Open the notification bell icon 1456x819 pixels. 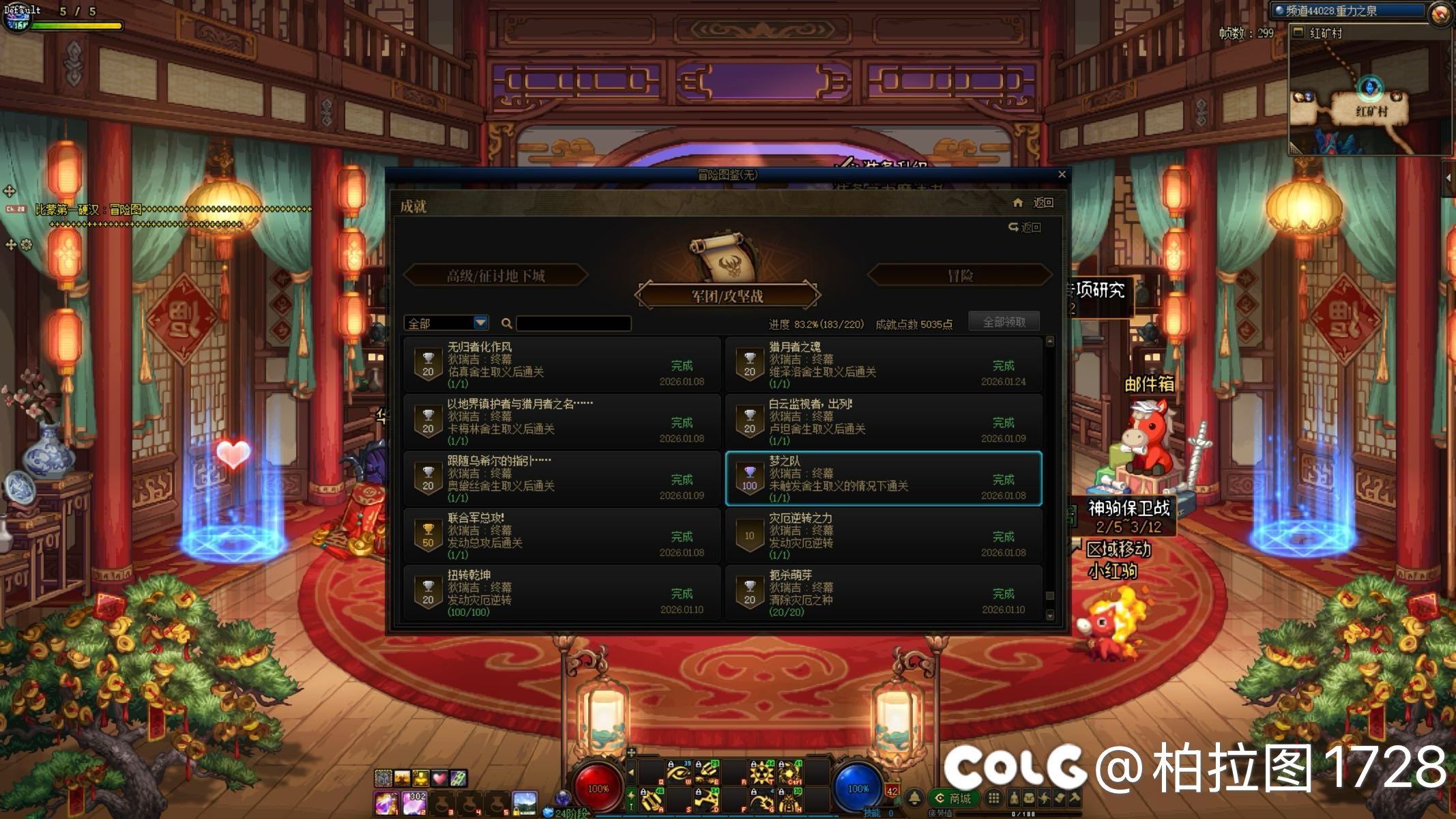point(914,798)
